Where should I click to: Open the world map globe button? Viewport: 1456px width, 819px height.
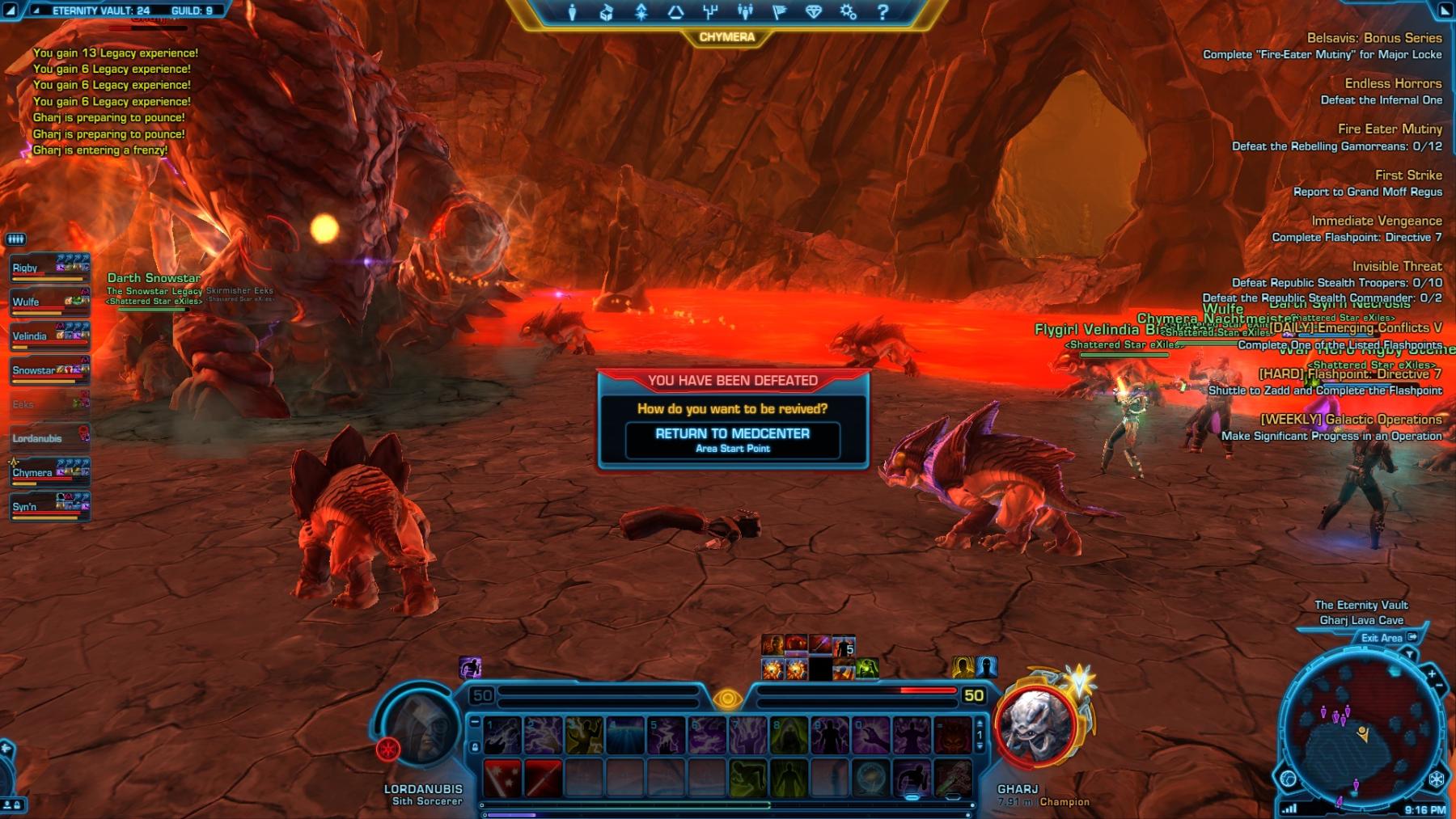pos(1288,779)
